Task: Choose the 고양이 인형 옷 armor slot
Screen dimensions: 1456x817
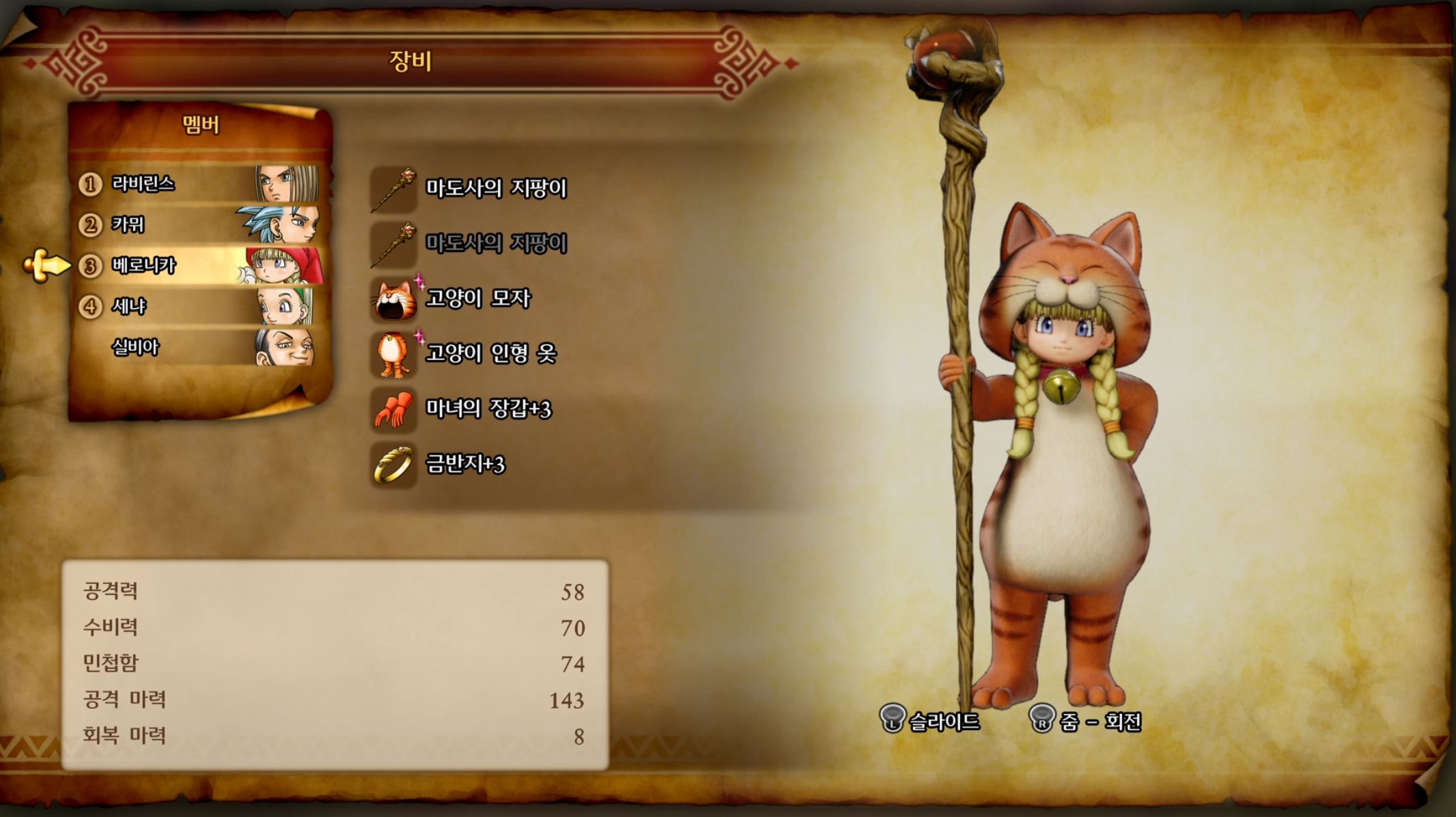Action: 490,353
